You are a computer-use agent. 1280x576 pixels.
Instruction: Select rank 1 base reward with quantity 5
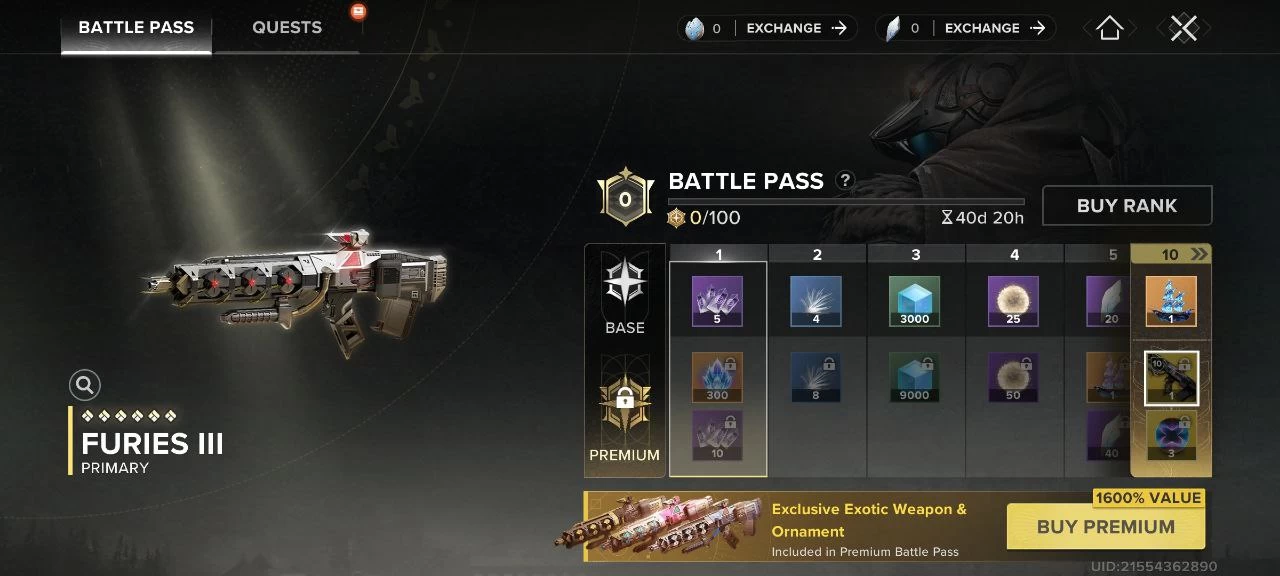717,302
